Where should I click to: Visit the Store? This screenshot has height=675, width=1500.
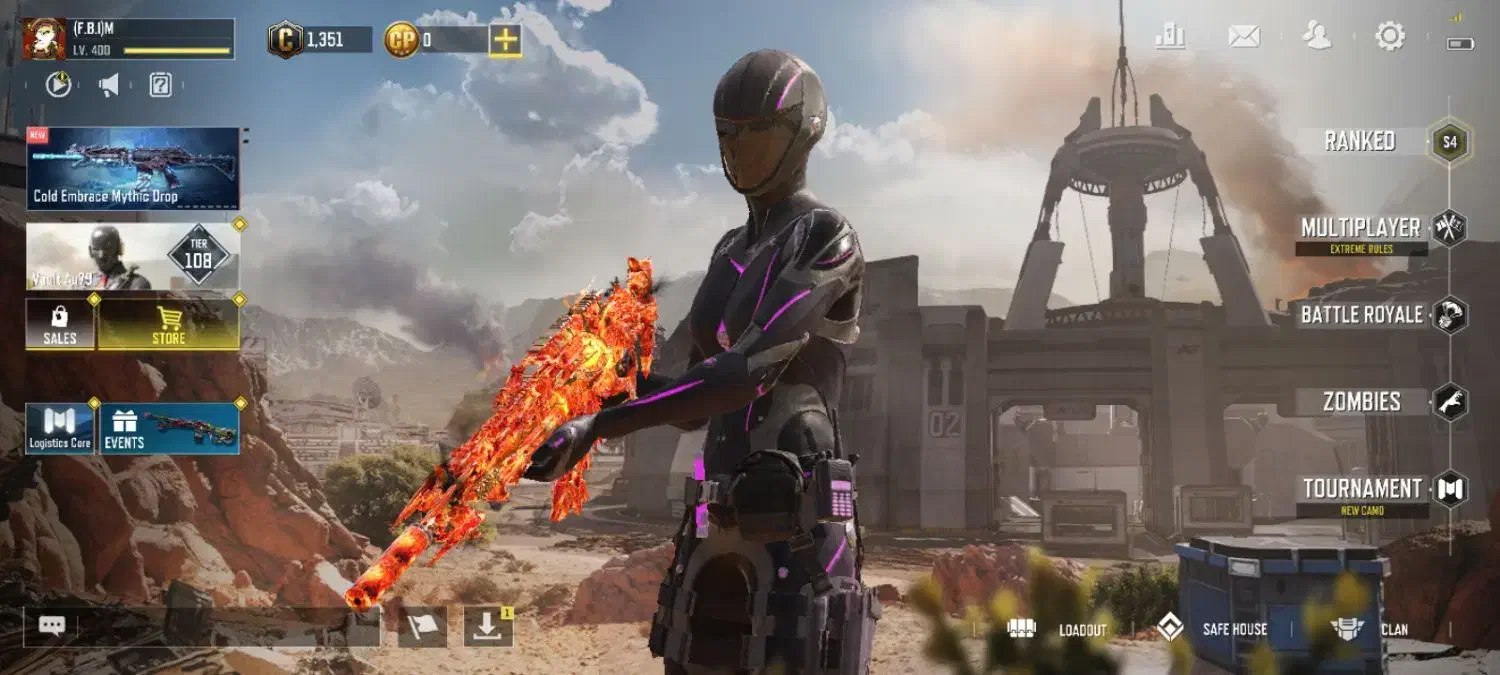coord(168,325)
